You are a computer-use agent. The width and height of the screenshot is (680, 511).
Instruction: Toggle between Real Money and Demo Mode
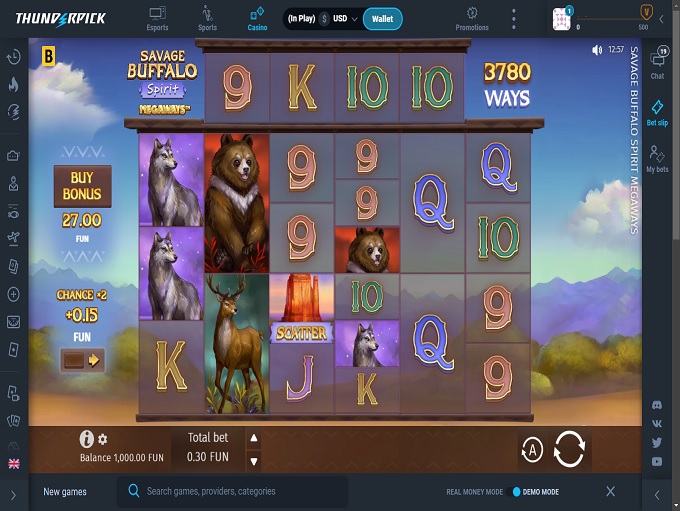[517, 492]
